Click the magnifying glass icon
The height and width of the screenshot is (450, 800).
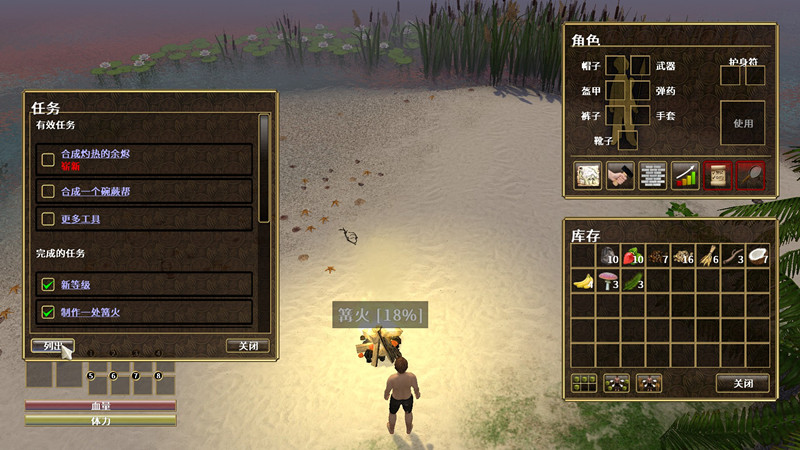coord(751,176)
